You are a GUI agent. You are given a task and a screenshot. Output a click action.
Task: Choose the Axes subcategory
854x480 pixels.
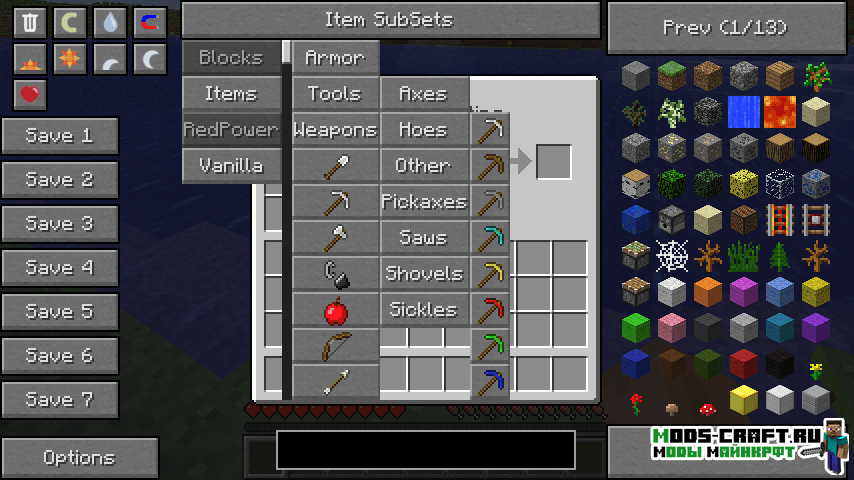pyautogui.click(x=424, y=94)
